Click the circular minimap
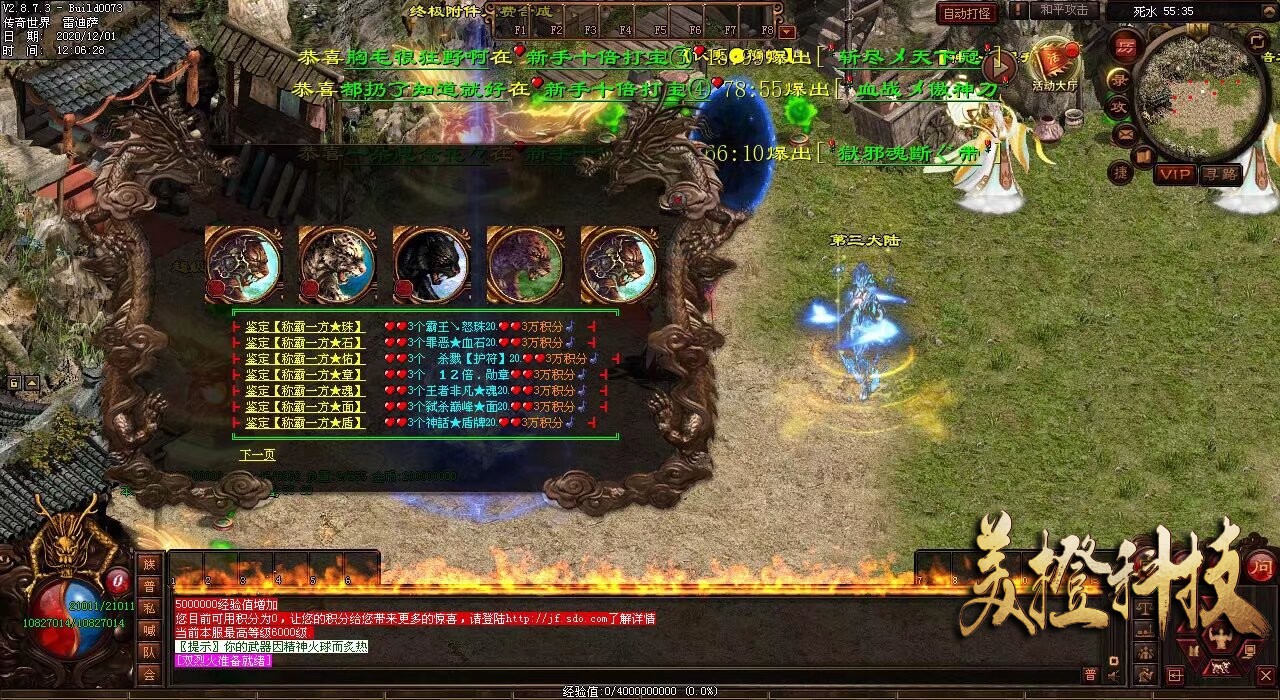Image resolution: width=1280 pixels, height=700 pixels. [1201, 95]
